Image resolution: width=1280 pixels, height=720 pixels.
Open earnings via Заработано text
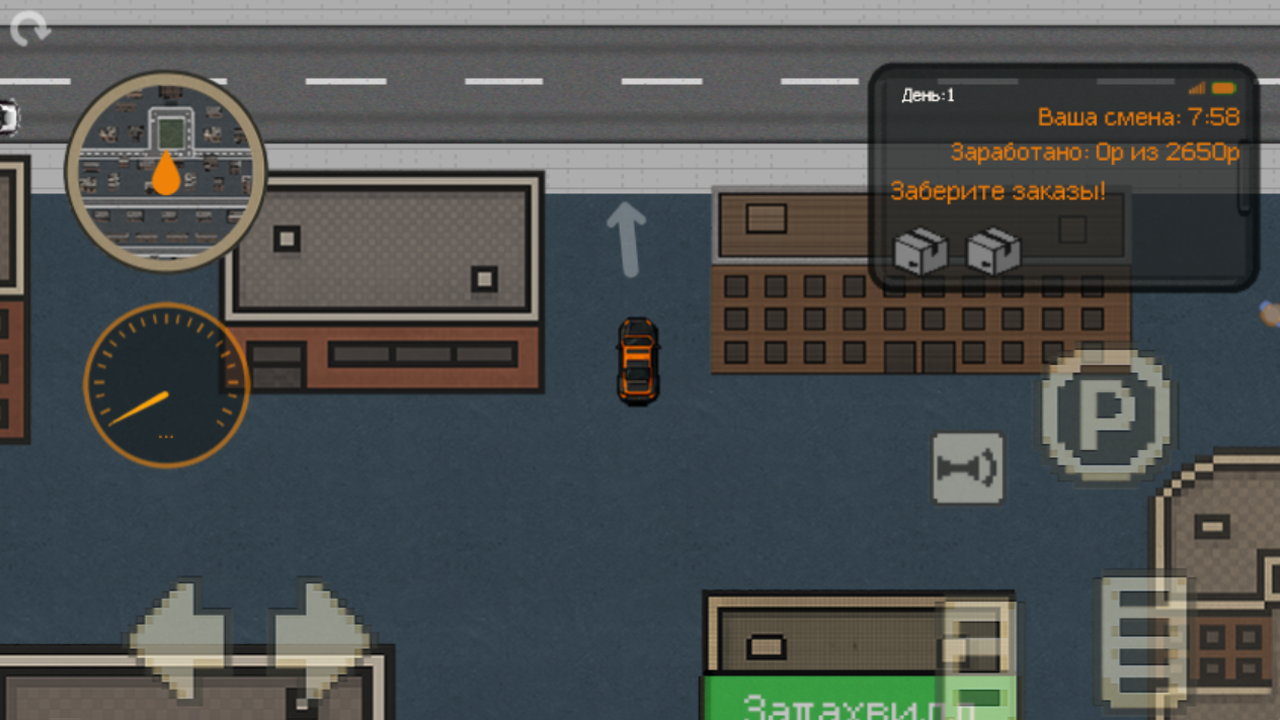coord(1095,152)
